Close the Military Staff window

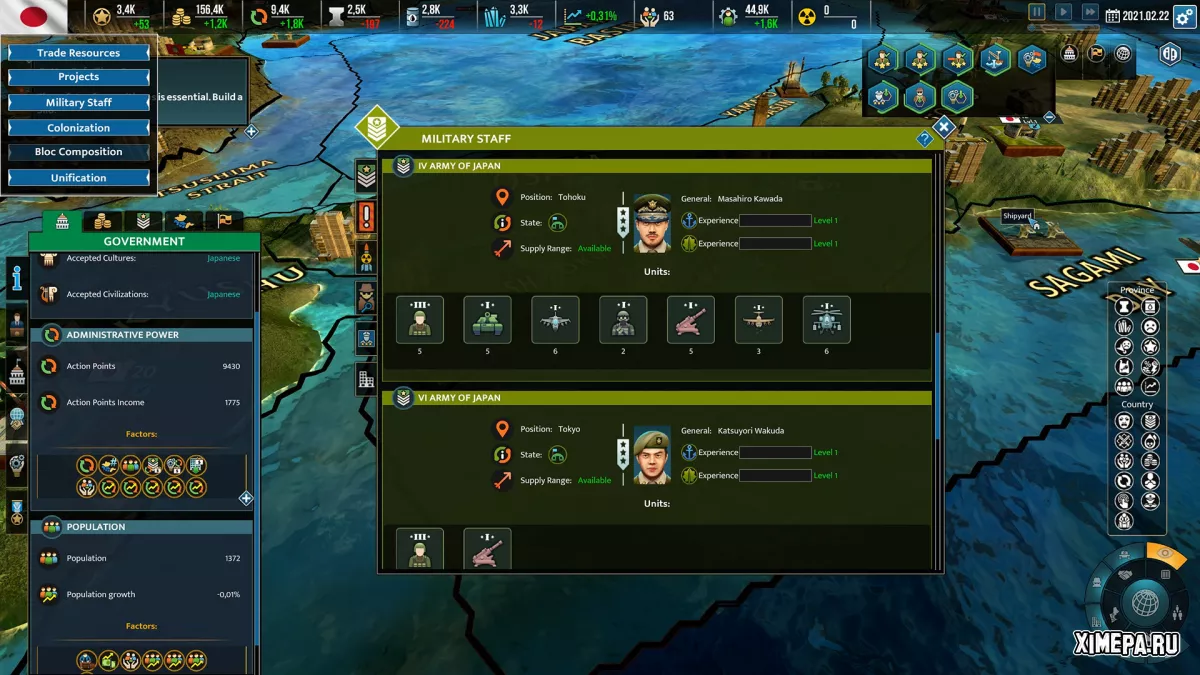pyautogui.click(x=944, y=127)
